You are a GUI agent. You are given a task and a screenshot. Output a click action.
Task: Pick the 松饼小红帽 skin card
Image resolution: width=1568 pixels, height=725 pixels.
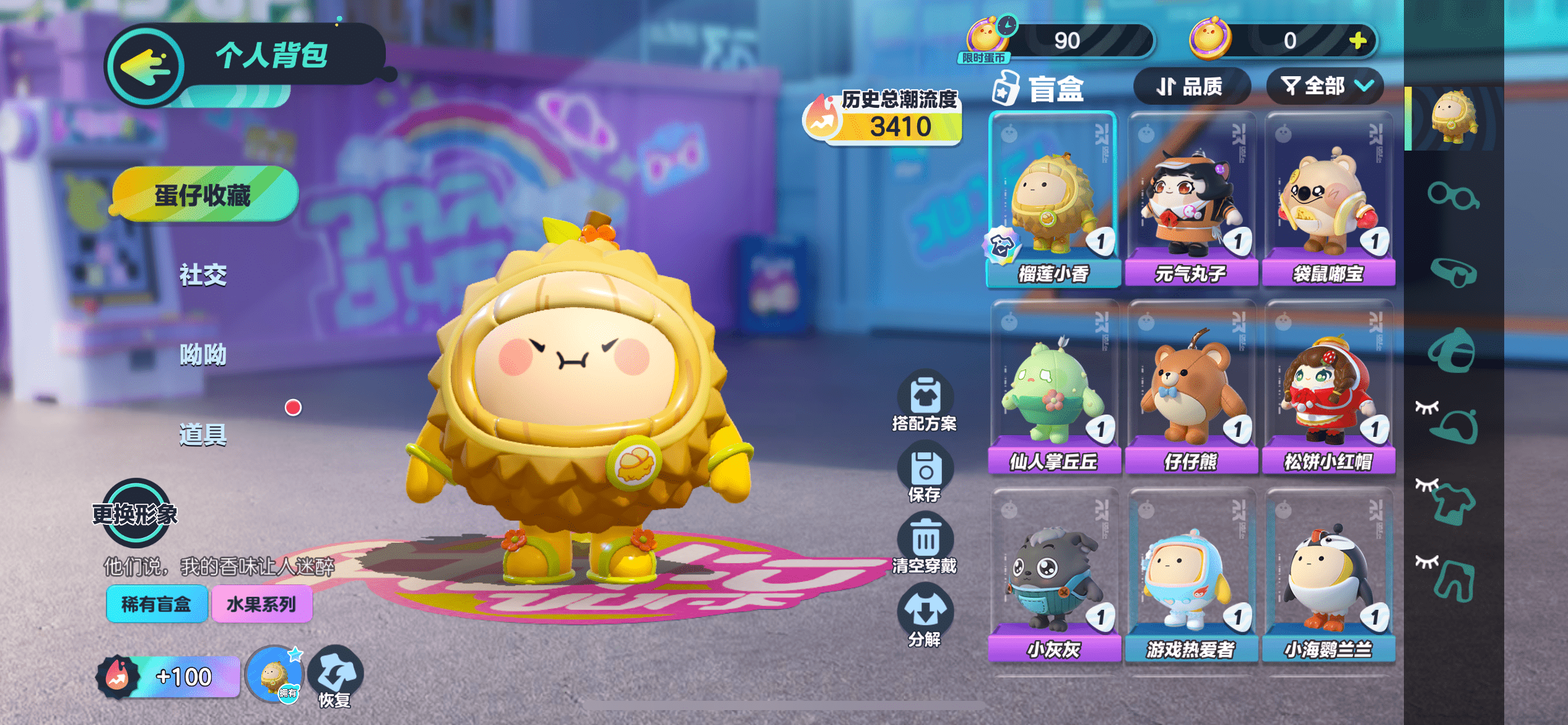(1328, 388)
